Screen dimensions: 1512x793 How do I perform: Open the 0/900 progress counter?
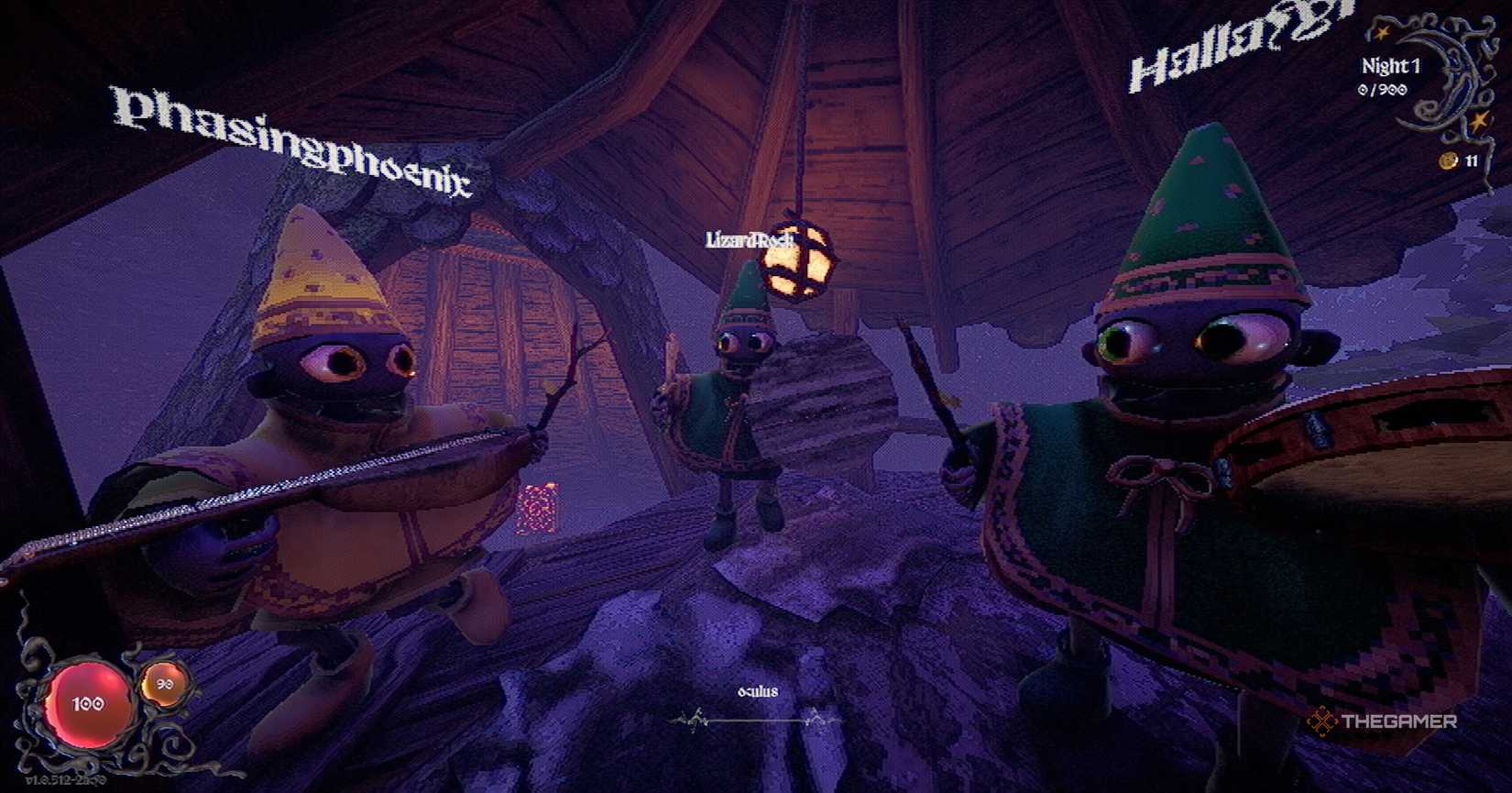tap(1385, 90)
